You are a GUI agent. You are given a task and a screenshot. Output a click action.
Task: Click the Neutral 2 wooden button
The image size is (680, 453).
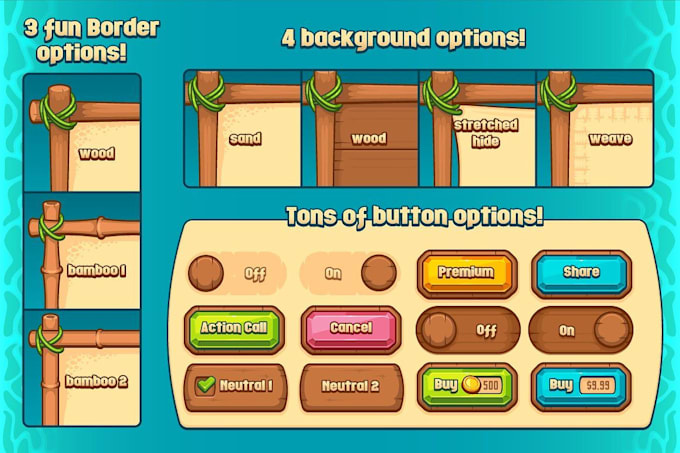point(350,385)
